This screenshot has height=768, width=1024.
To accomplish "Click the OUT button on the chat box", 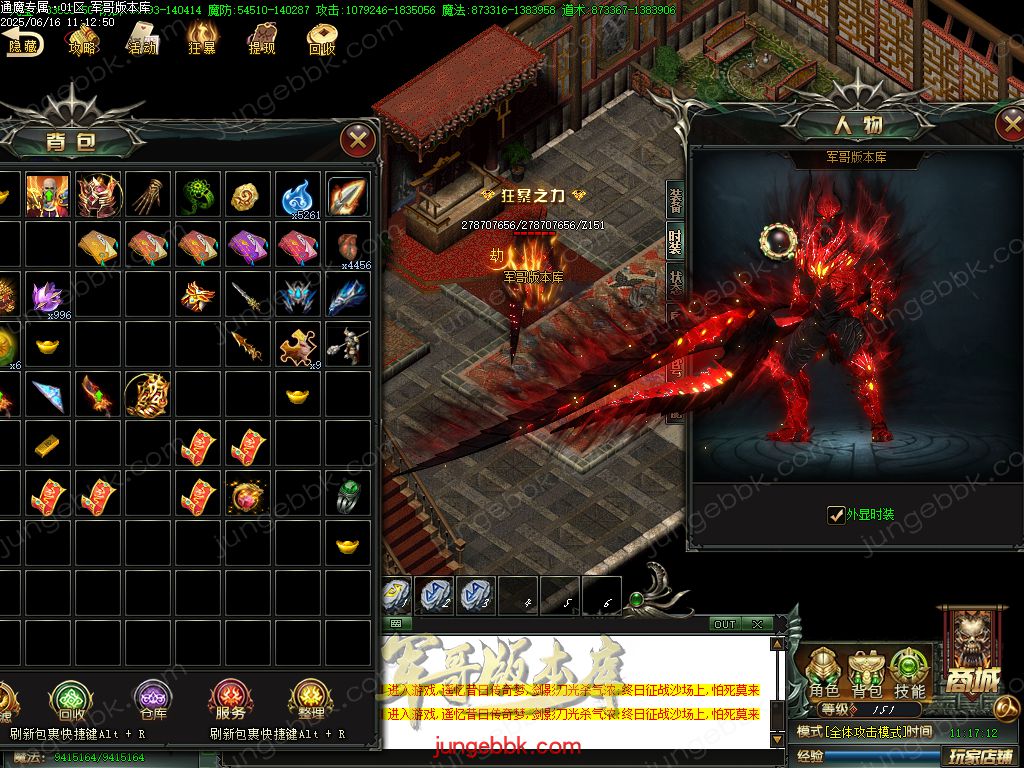I will coord(725,624).
